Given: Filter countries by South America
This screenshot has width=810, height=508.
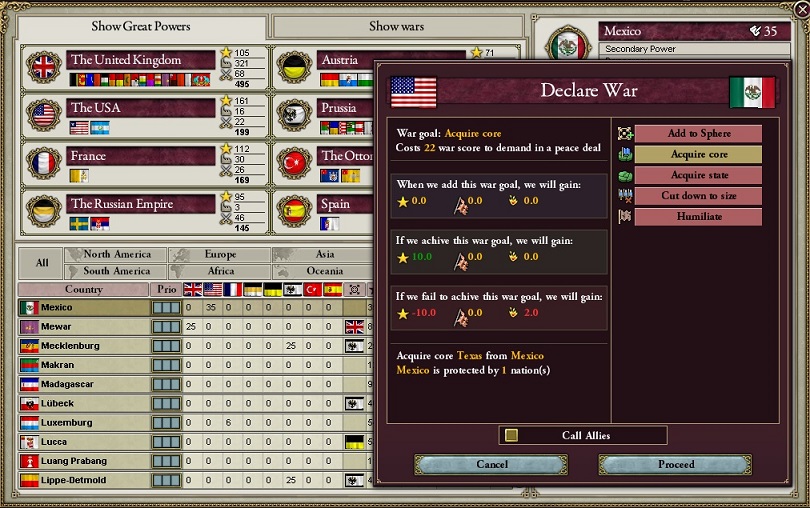Looking at the screenshot, I should coord(116,271).
